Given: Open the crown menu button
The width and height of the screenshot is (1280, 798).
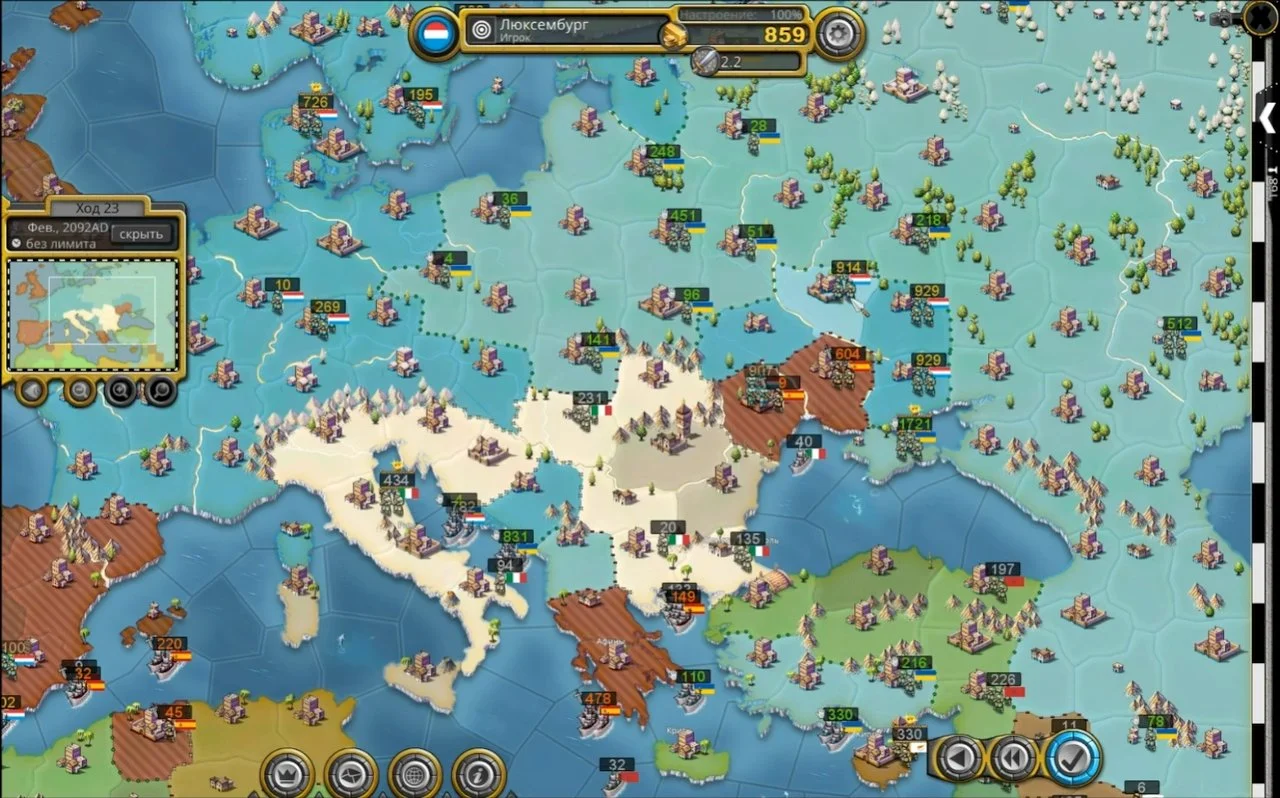Looking at the screenshot, I should click(287, 773).
